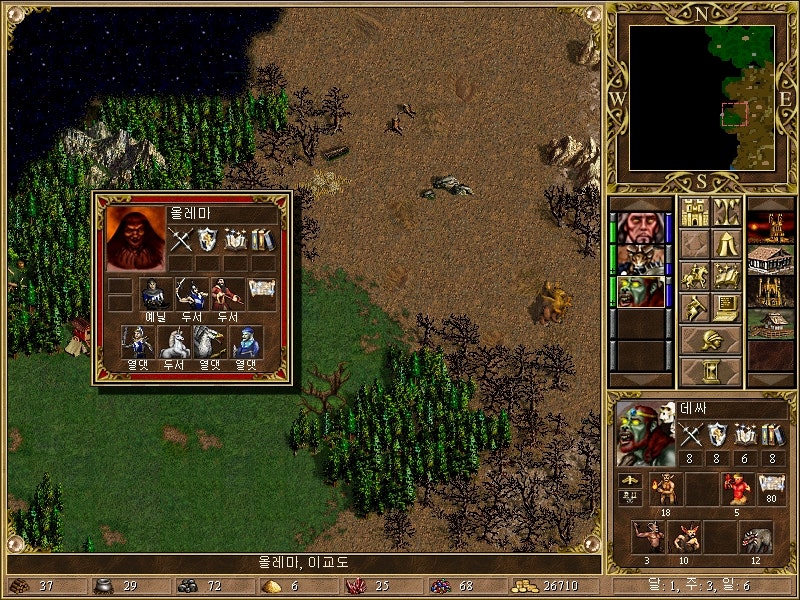Open system options via the computer icon
This screenshot has height=600, width=800.
tap(726, 308)
